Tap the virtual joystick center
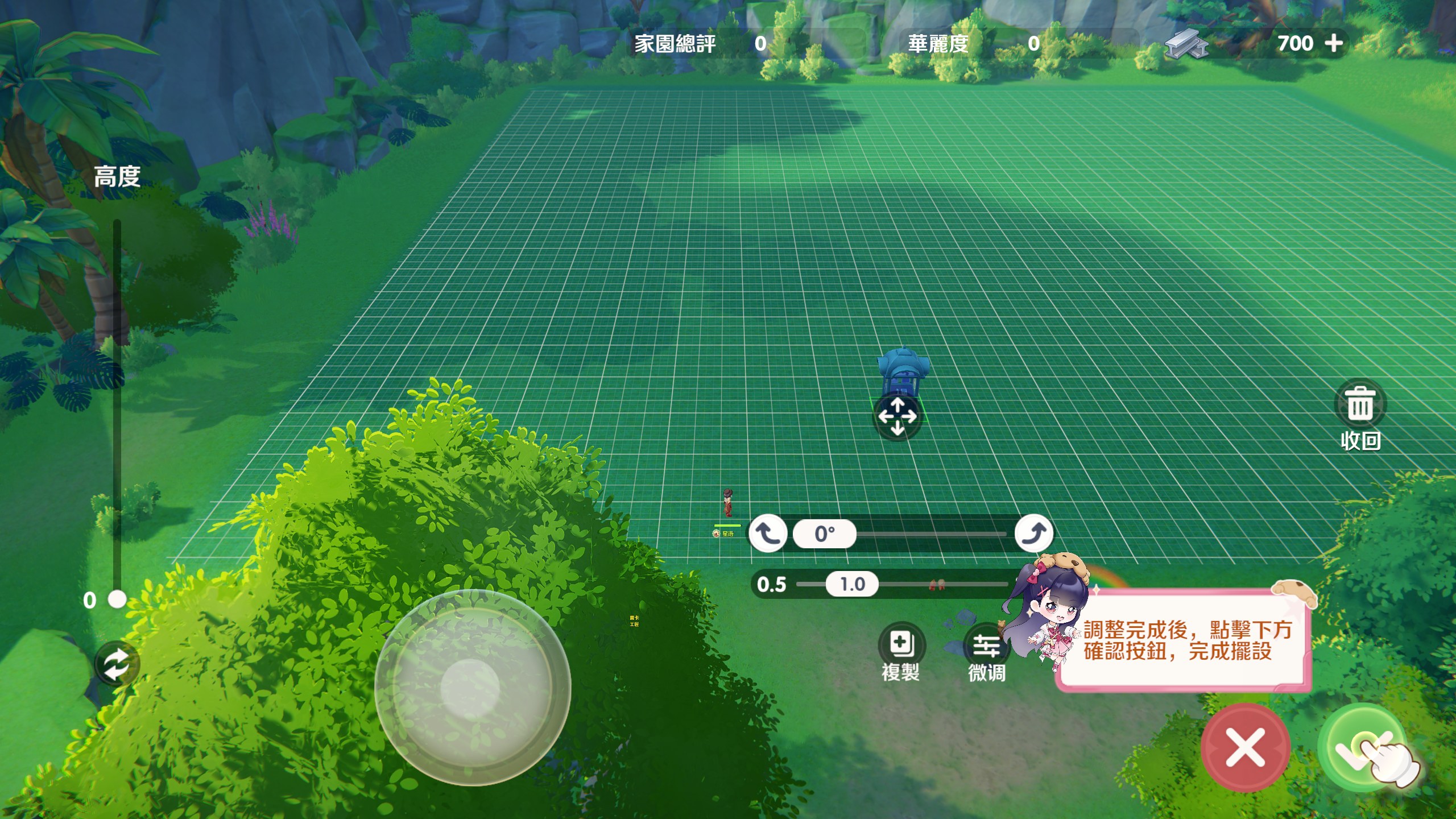Viewport: 1456px width, 819px height. click(x=470, y=688)
